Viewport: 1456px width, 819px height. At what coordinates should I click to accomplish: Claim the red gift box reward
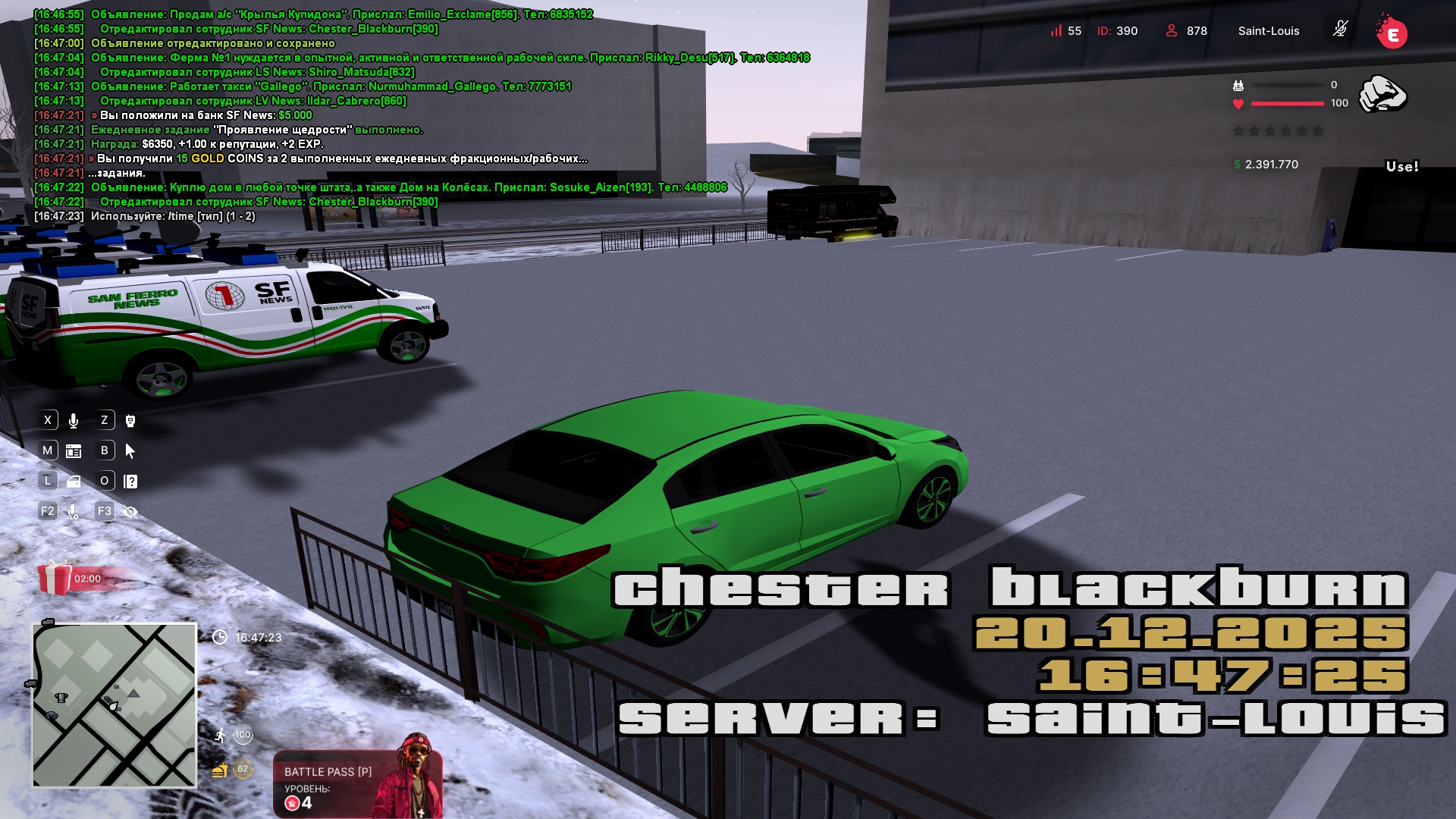[55, 578]
